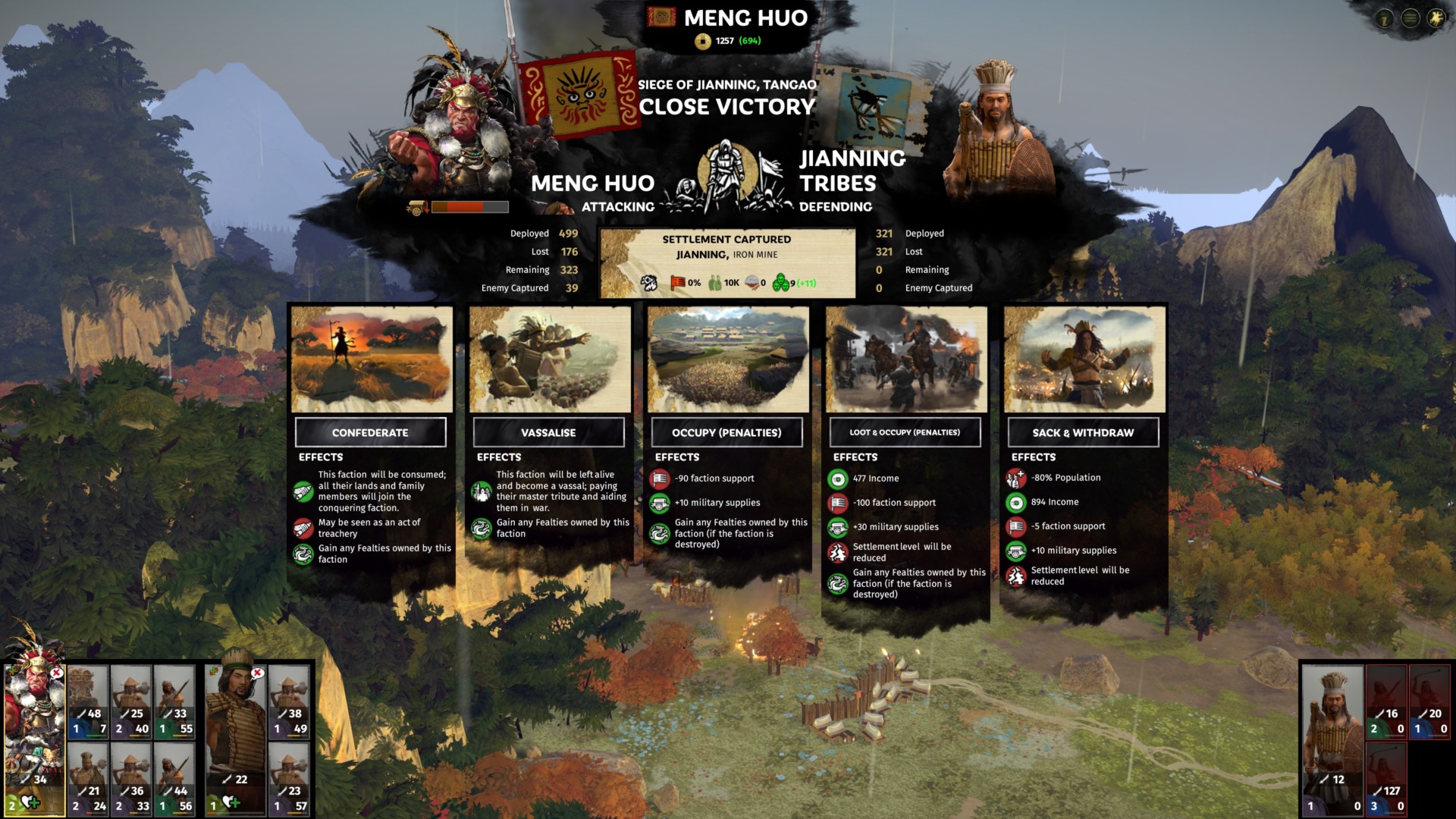Click the +10 military supplies icon on Occupy panel
The width and height of the screenshot is (1456, 819).
pyautogui.click(x=661, y=503)
